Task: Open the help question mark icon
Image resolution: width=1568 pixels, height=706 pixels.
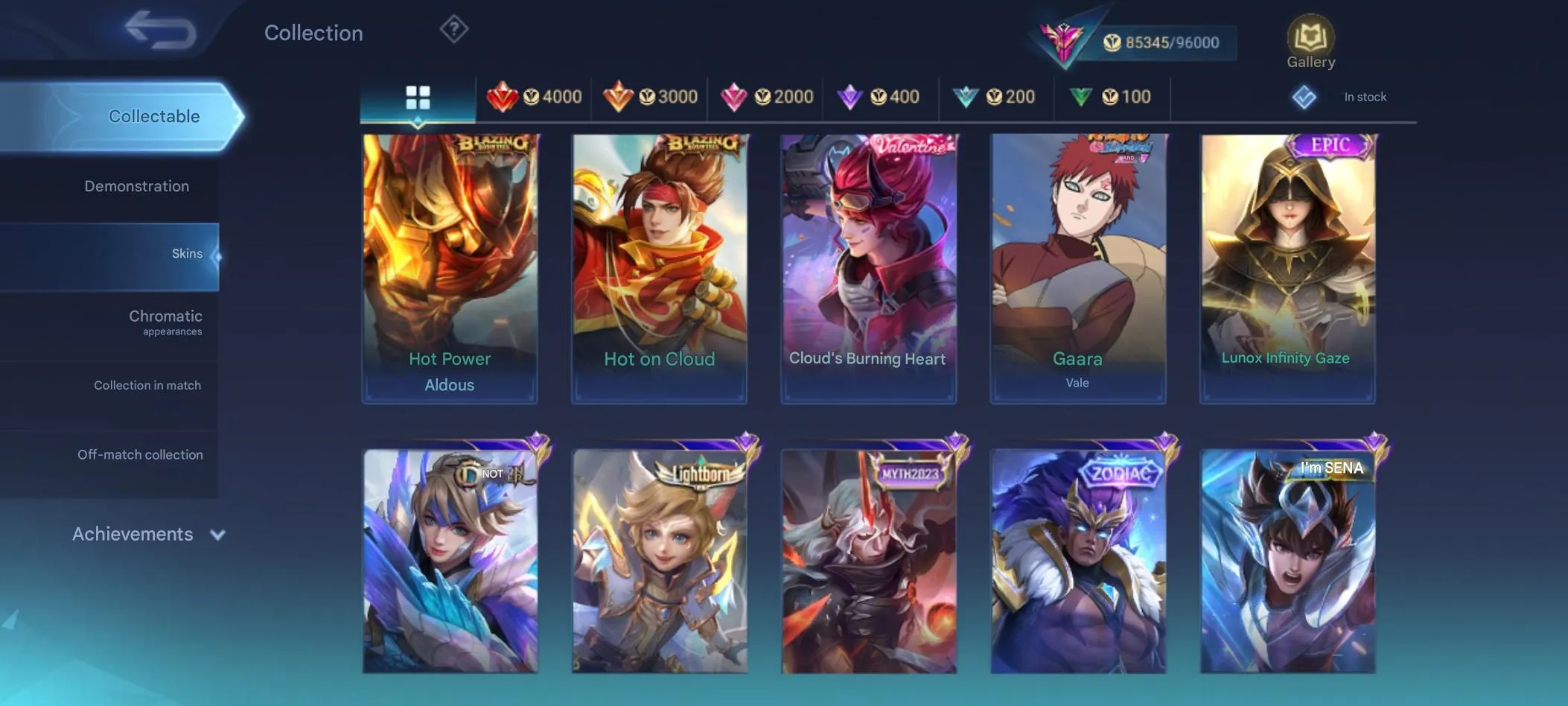Action: click(453, 29)
